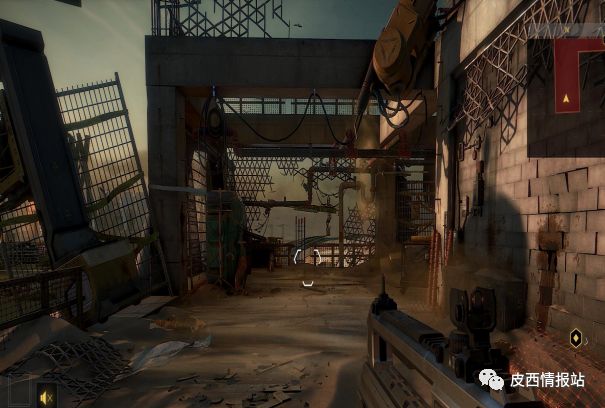This screenshot has width=605, height=408.
Task: Click the yellow arrow marker on the red minimap
Action: [567, 99]
